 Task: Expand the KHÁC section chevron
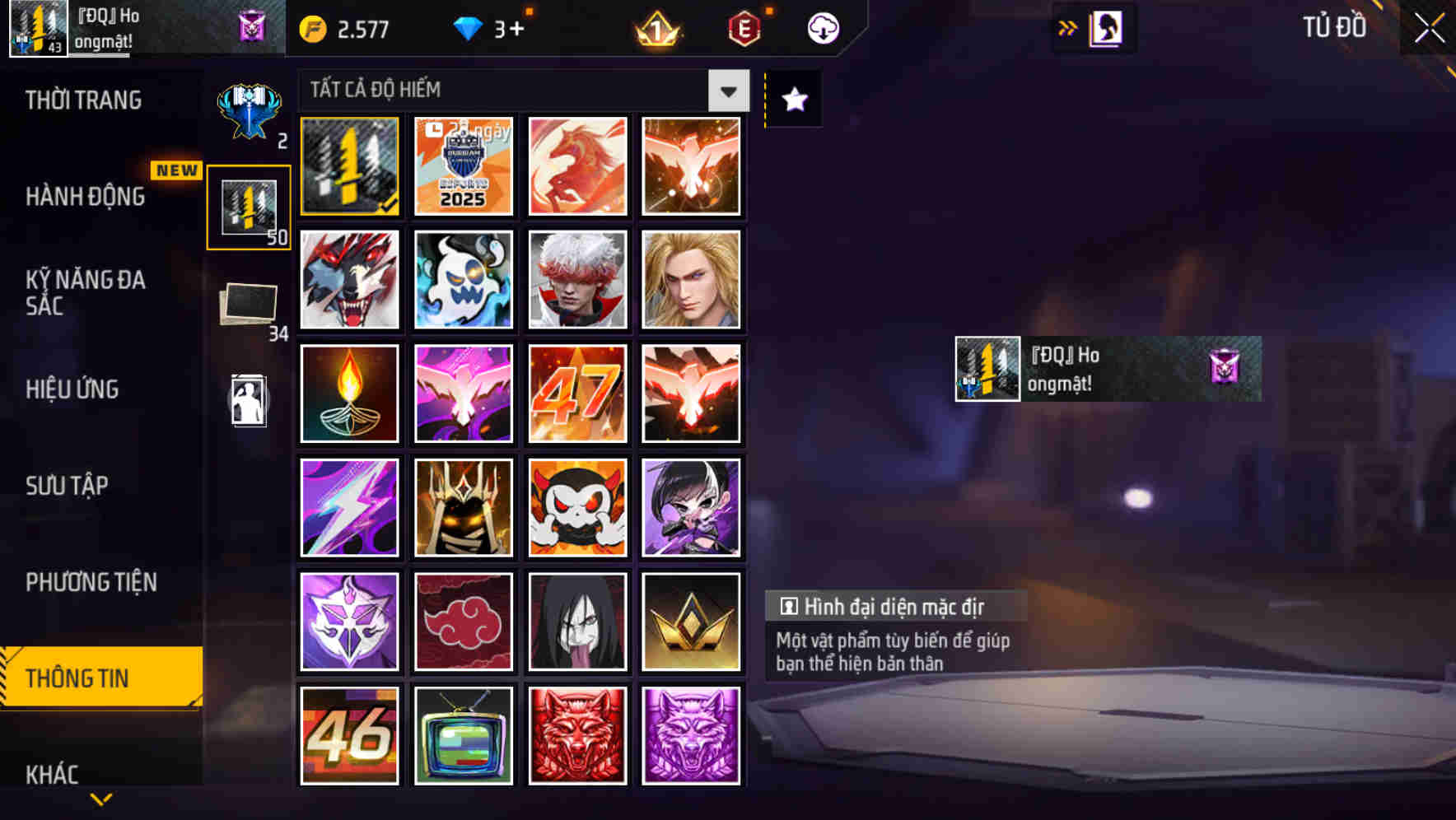[100, 800]
